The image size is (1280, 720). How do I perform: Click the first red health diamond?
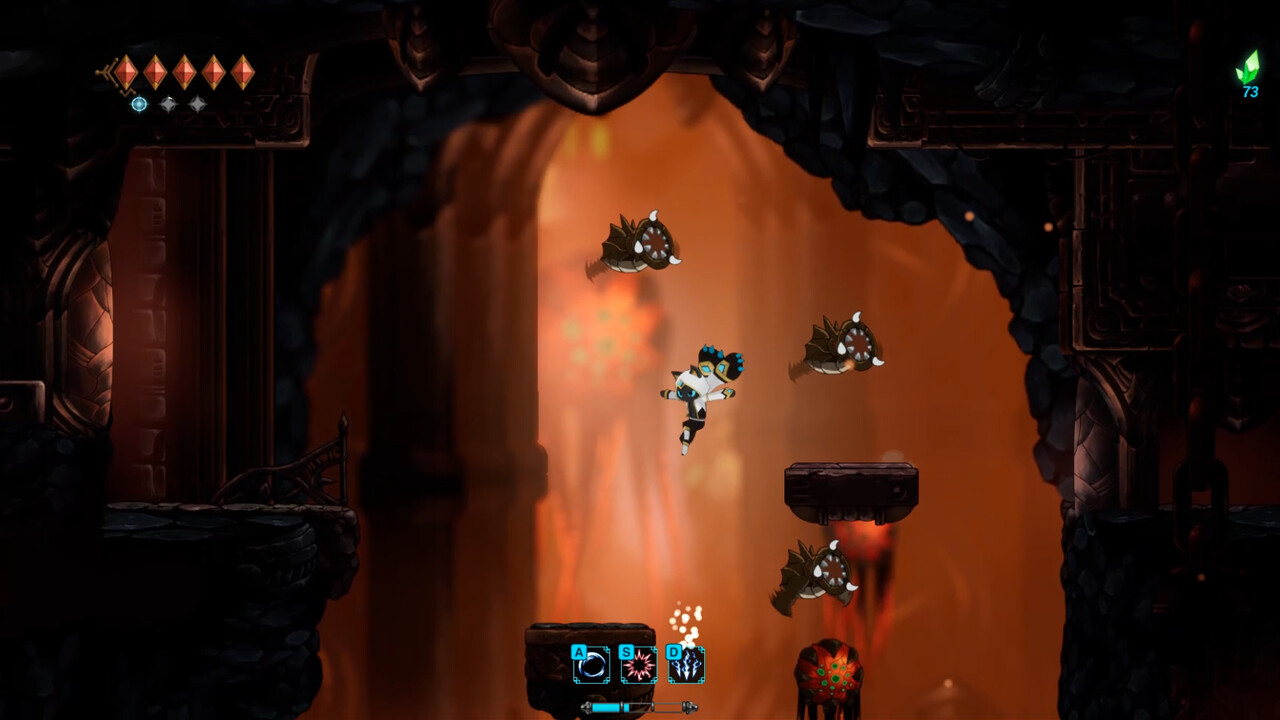126,71
